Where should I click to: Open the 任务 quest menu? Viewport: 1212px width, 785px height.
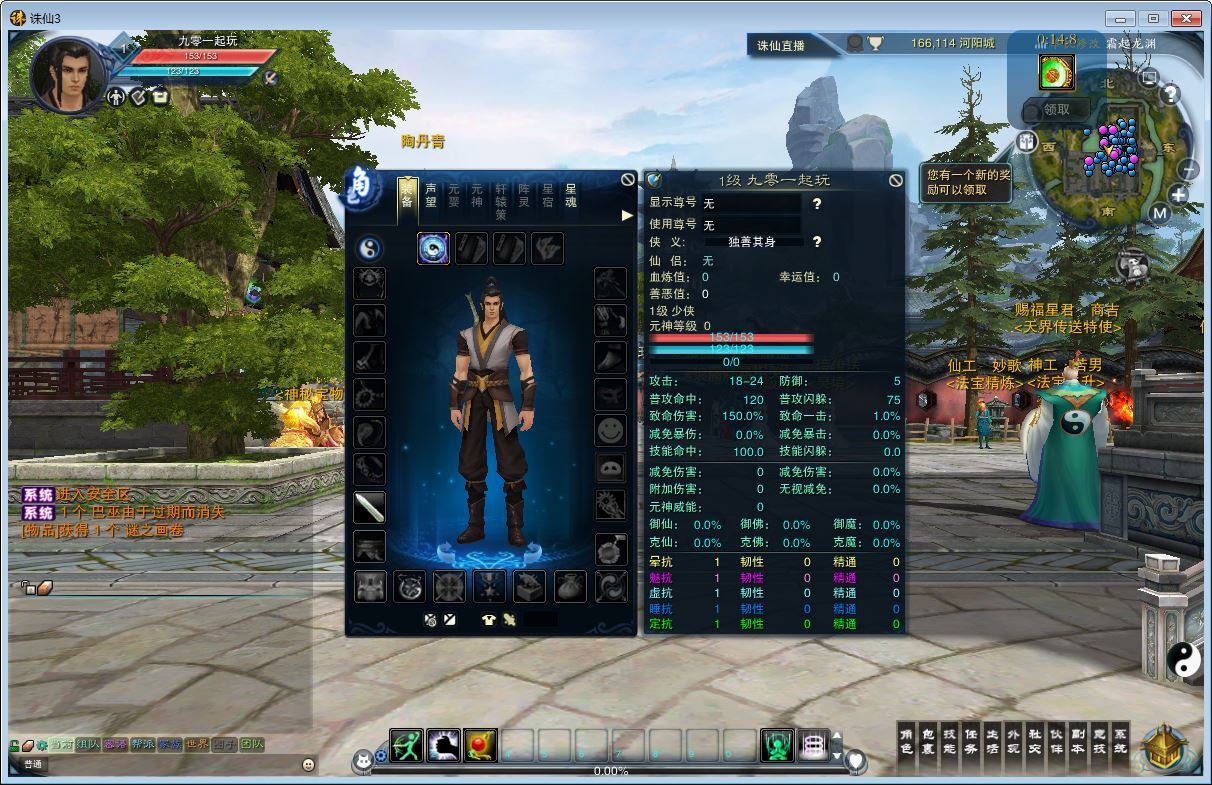coord(970,741)
